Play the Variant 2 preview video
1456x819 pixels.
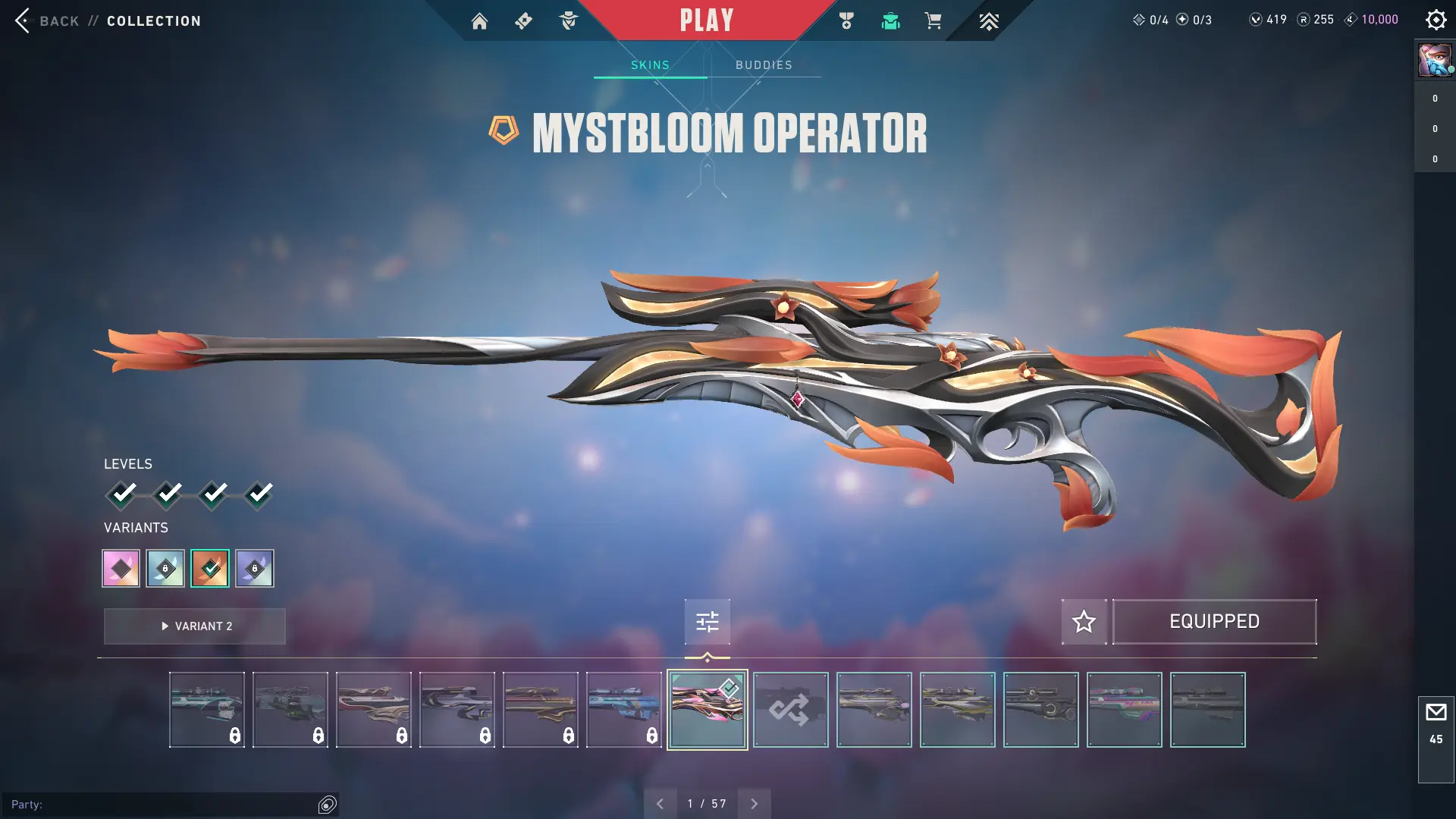[x=195, y=626]
